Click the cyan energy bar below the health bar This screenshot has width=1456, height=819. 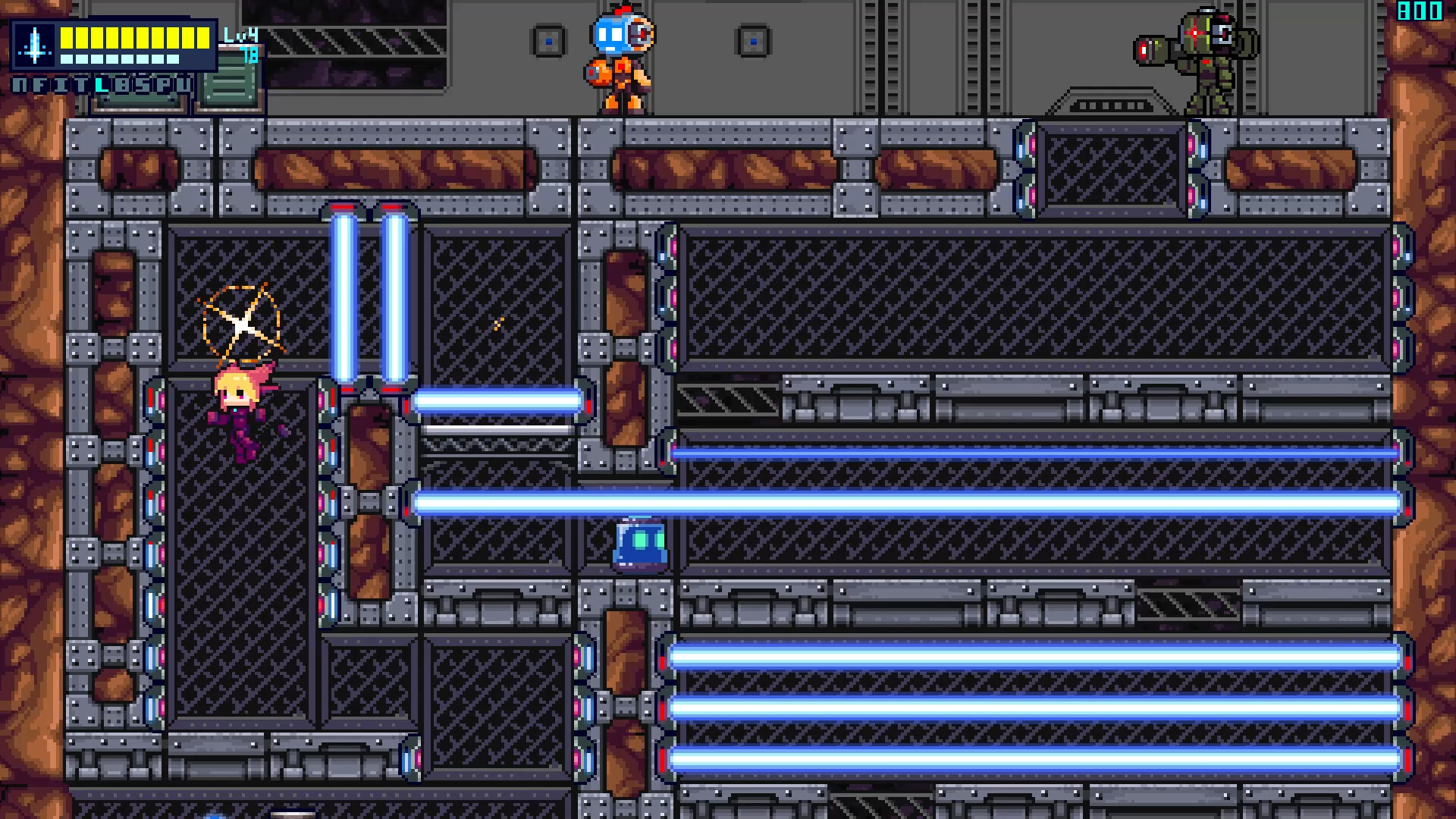click(x=121, y=58)
